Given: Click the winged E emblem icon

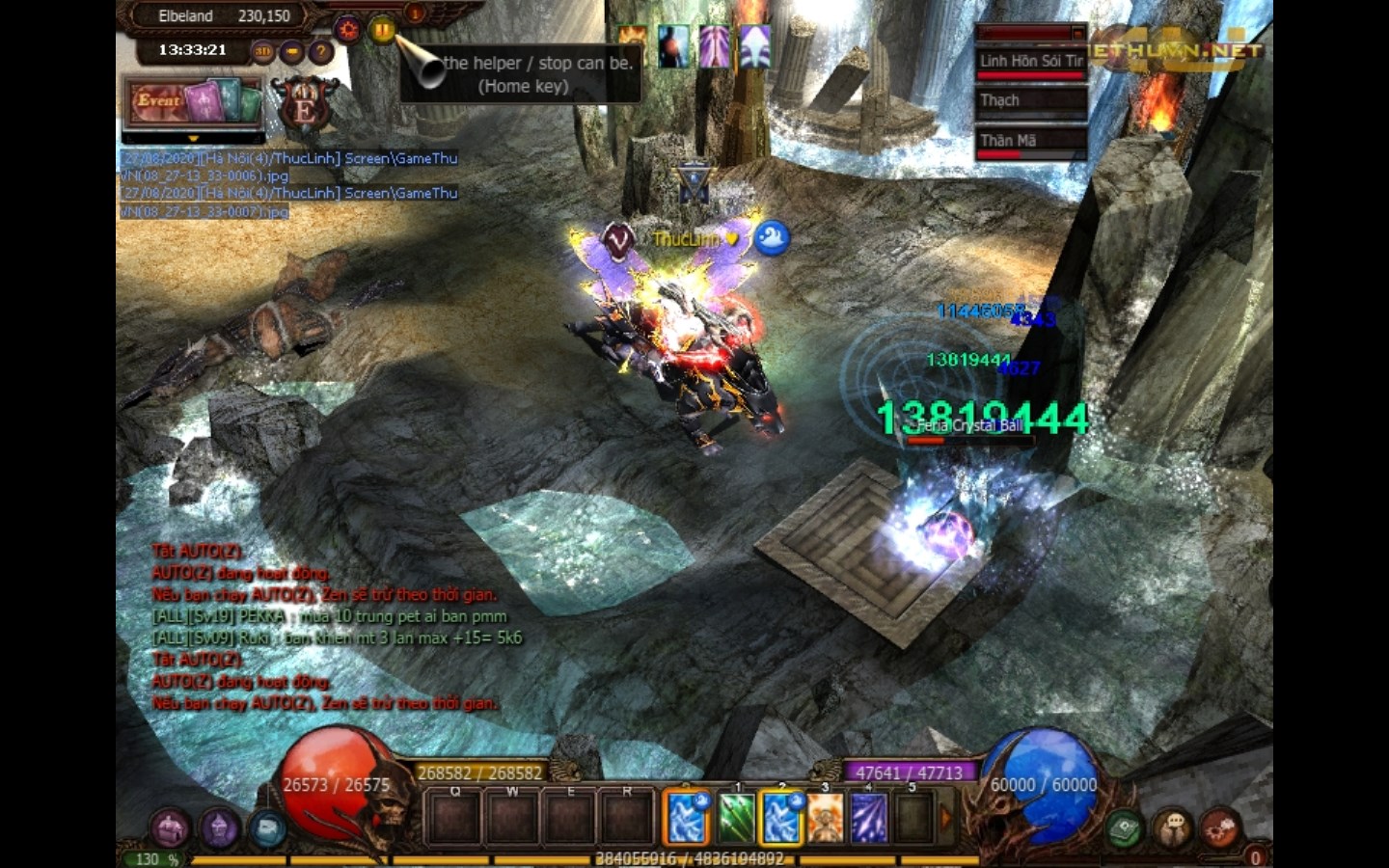Looking at the screenshot, I should coord(304,104).
